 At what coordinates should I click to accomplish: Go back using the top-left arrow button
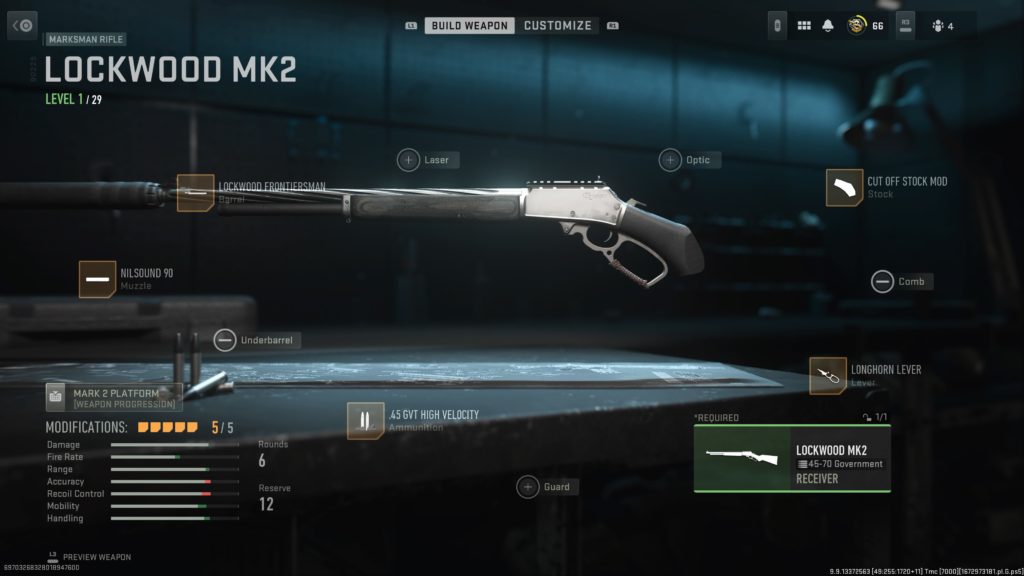click(x=23, y=25)
